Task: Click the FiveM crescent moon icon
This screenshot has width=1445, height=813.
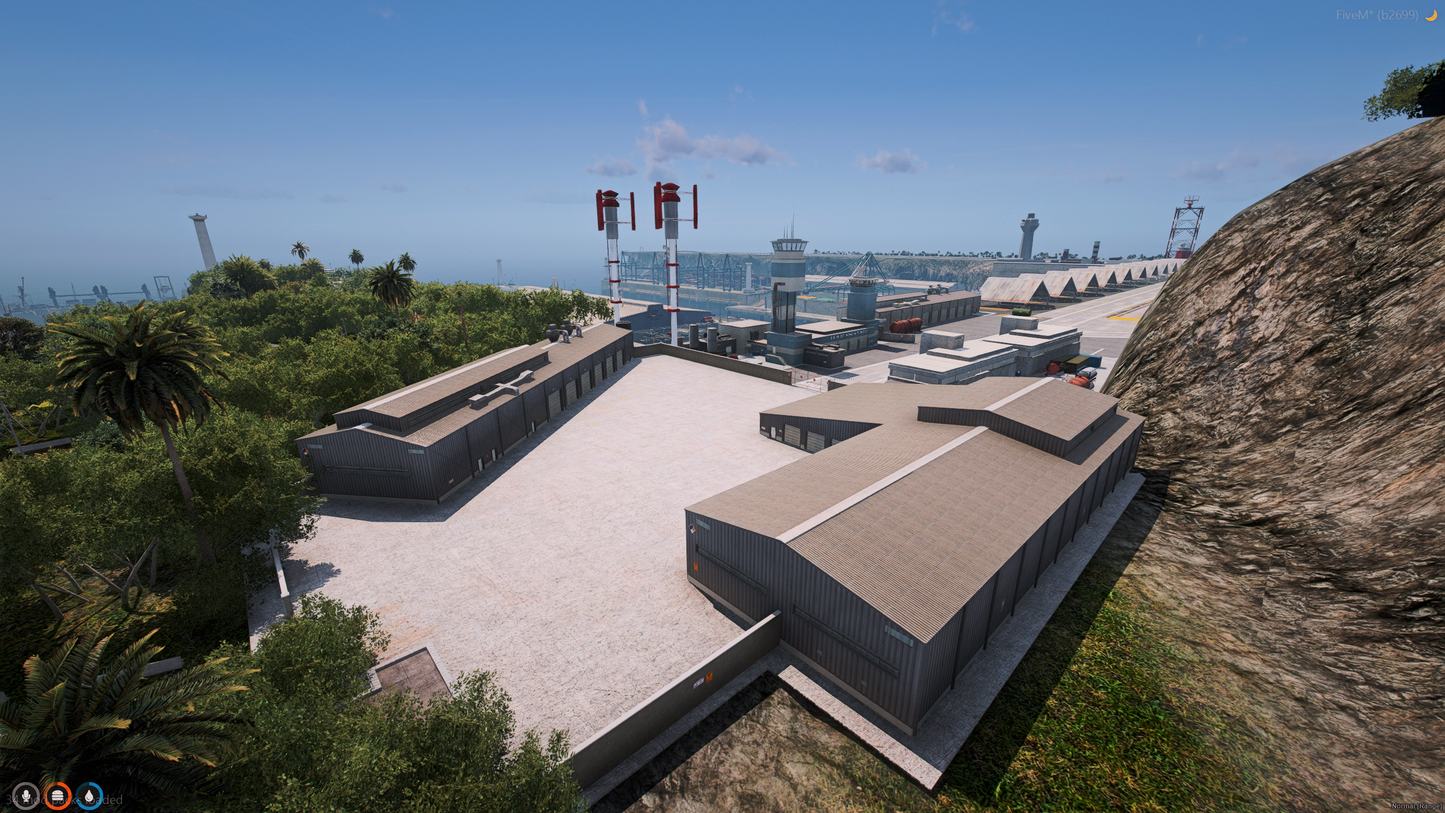Action: 1431,15
